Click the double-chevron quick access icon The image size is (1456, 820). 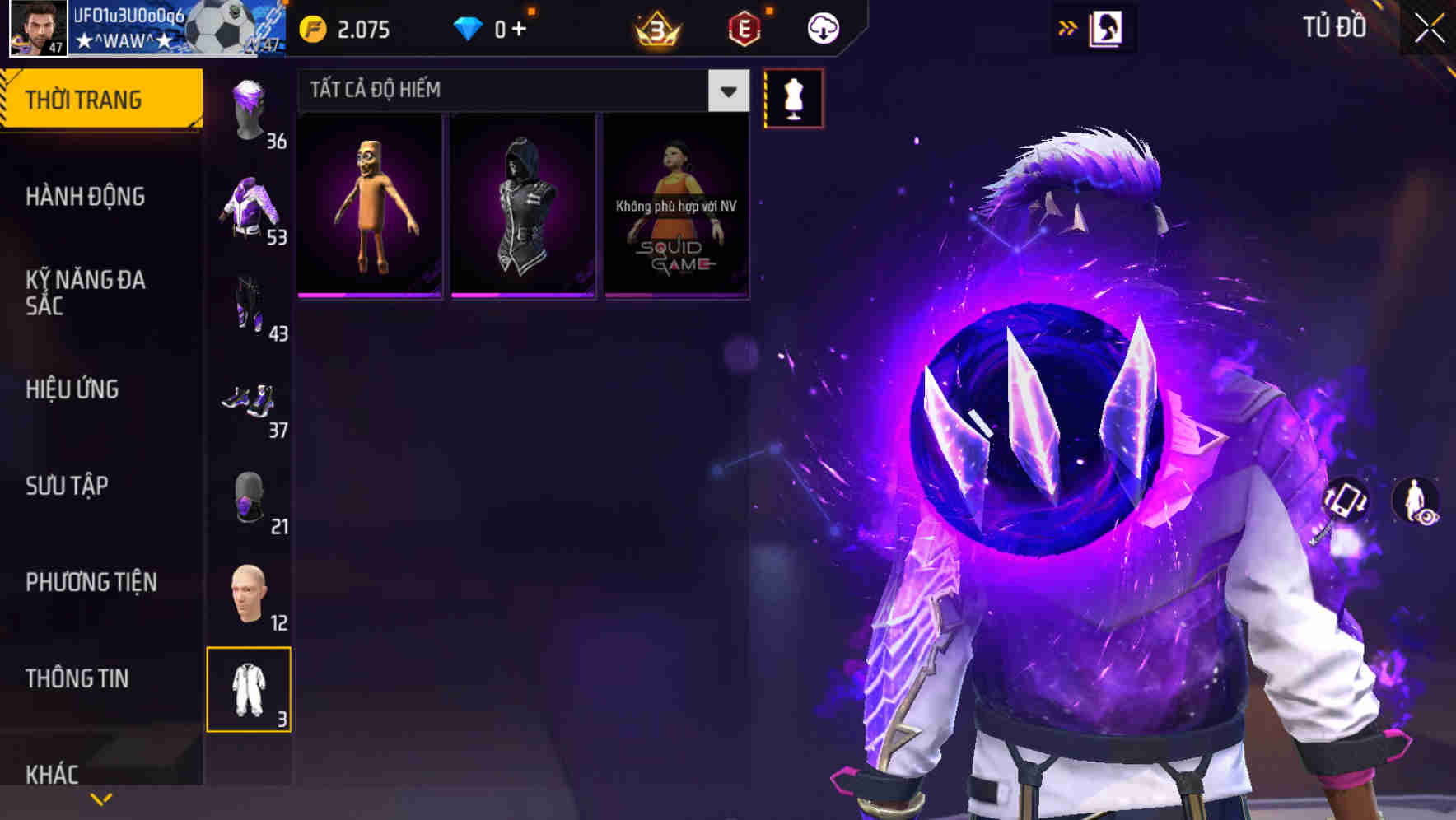point(1068,26)
